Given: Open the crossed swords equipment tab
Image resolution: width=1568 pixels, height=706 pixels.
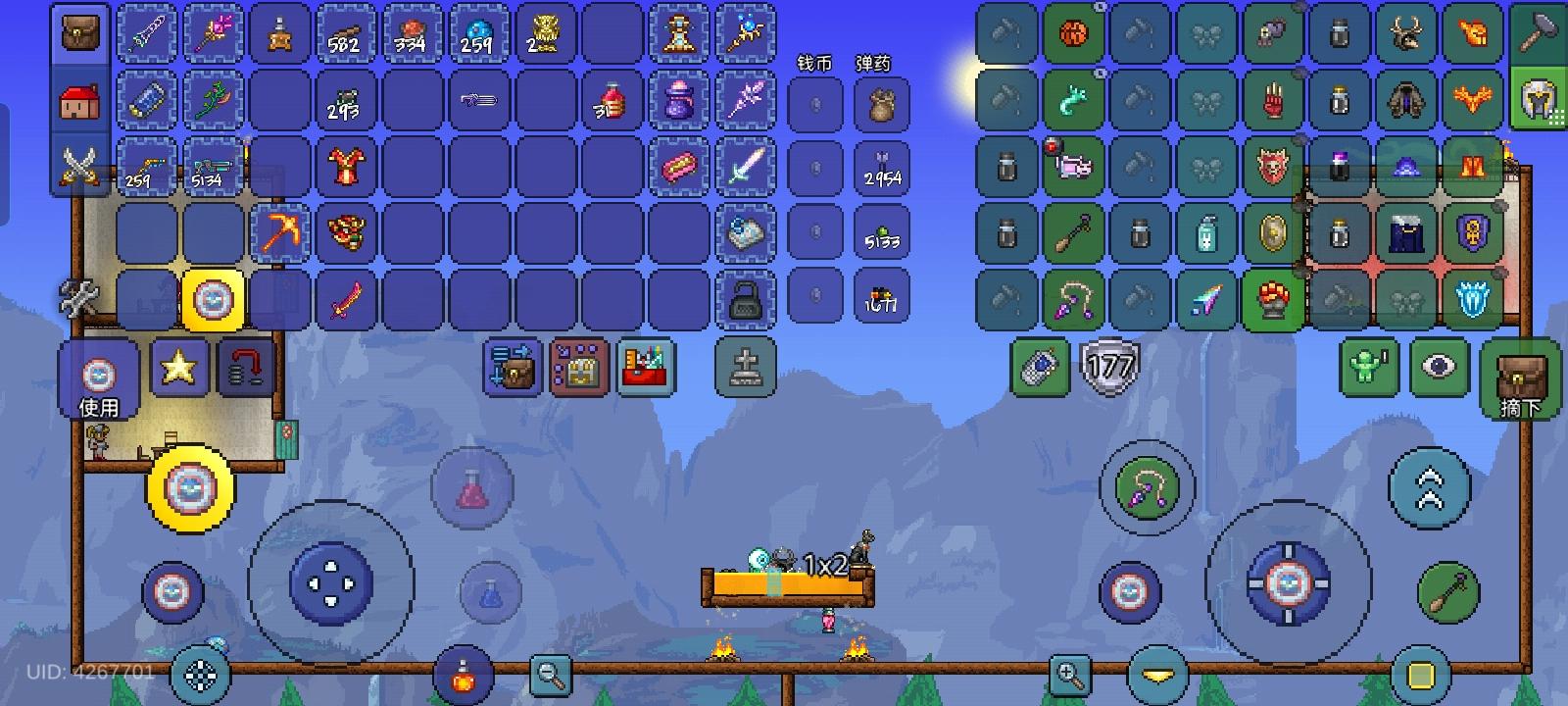Looking at the screenshot, I should pyautogui.click(x=78, y=166).
